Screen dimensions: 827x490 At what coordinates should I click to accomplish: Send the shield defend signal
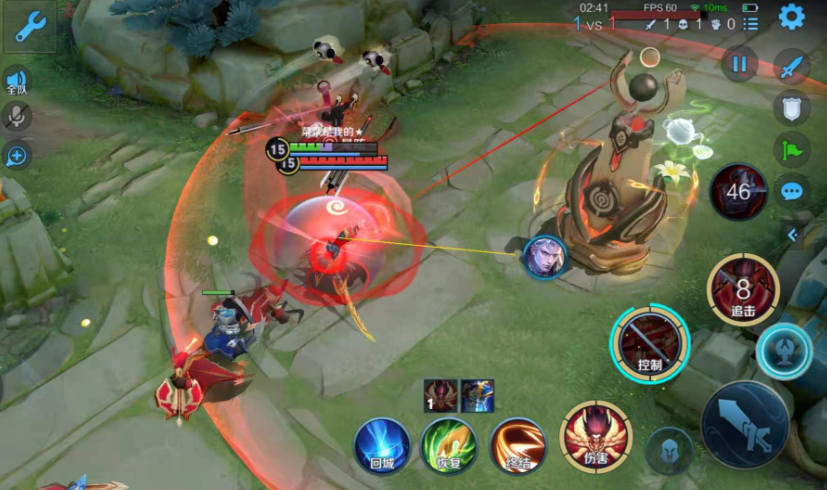(792, 109)
